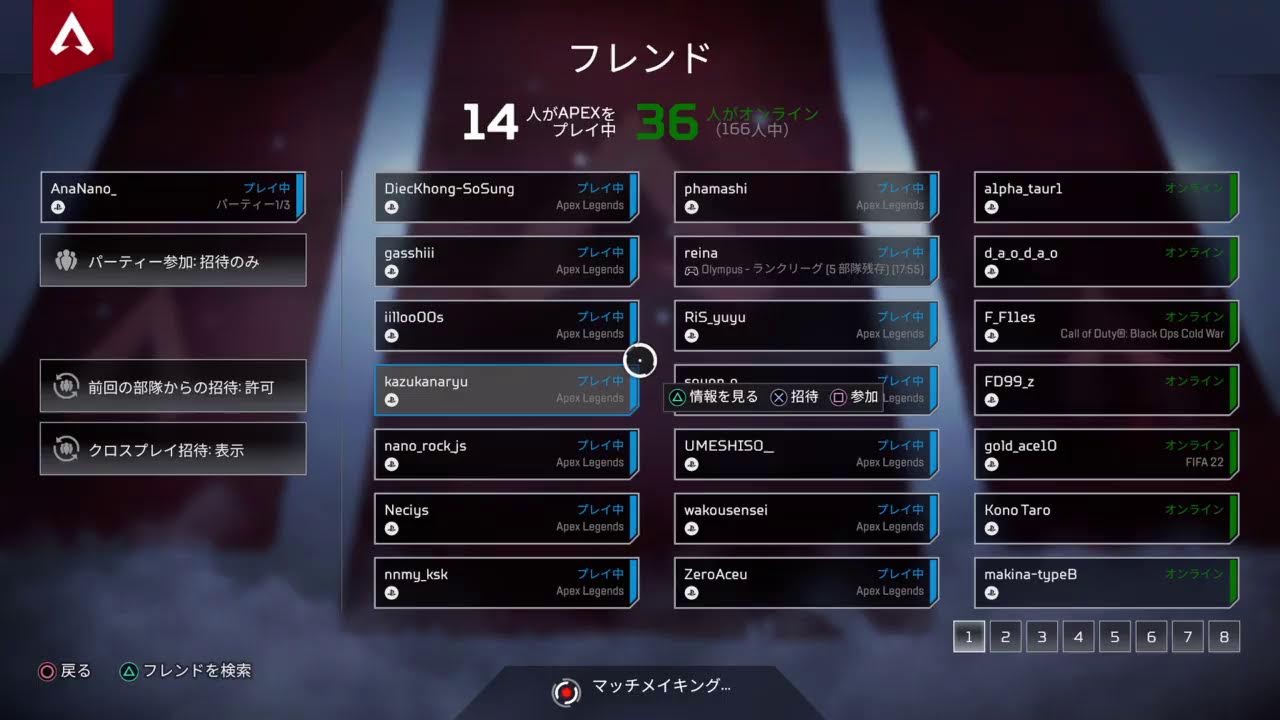1280x720 pixels.
Task: Jump to friends page 8
Action: (x=1223, y=636)
